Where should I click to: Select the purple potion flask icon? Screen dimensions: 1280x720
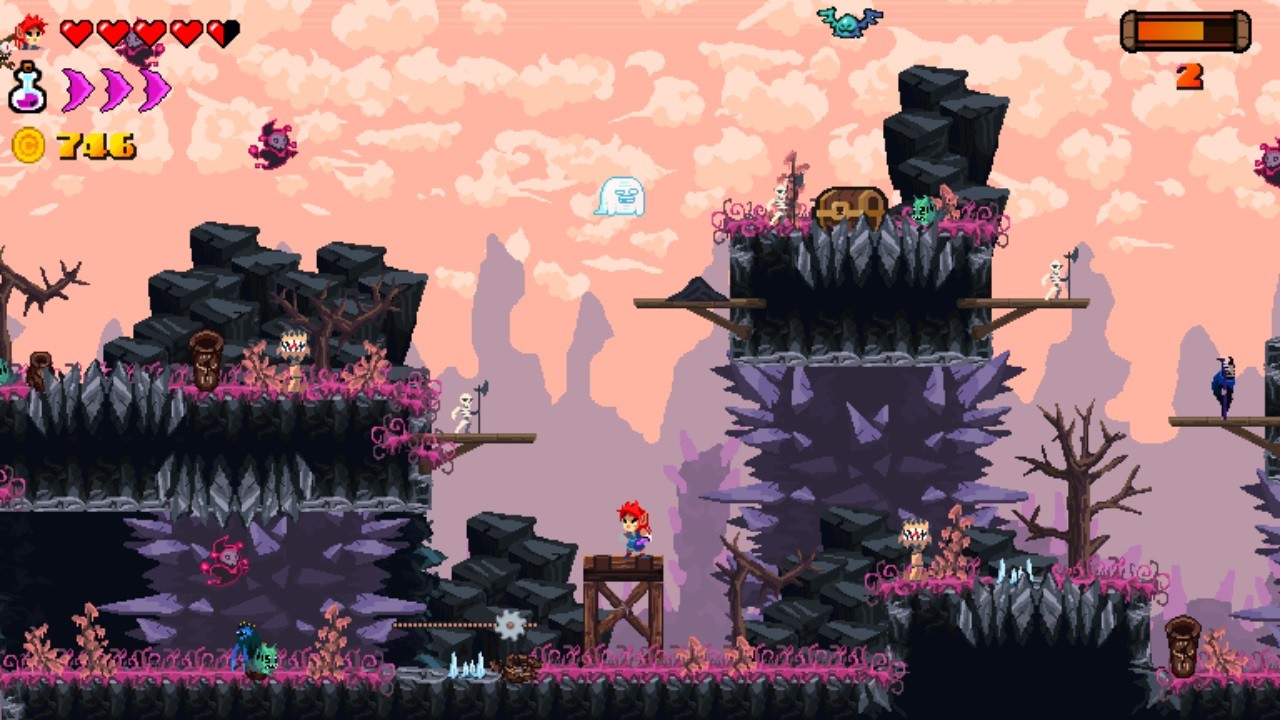click(x=27, y=88)
